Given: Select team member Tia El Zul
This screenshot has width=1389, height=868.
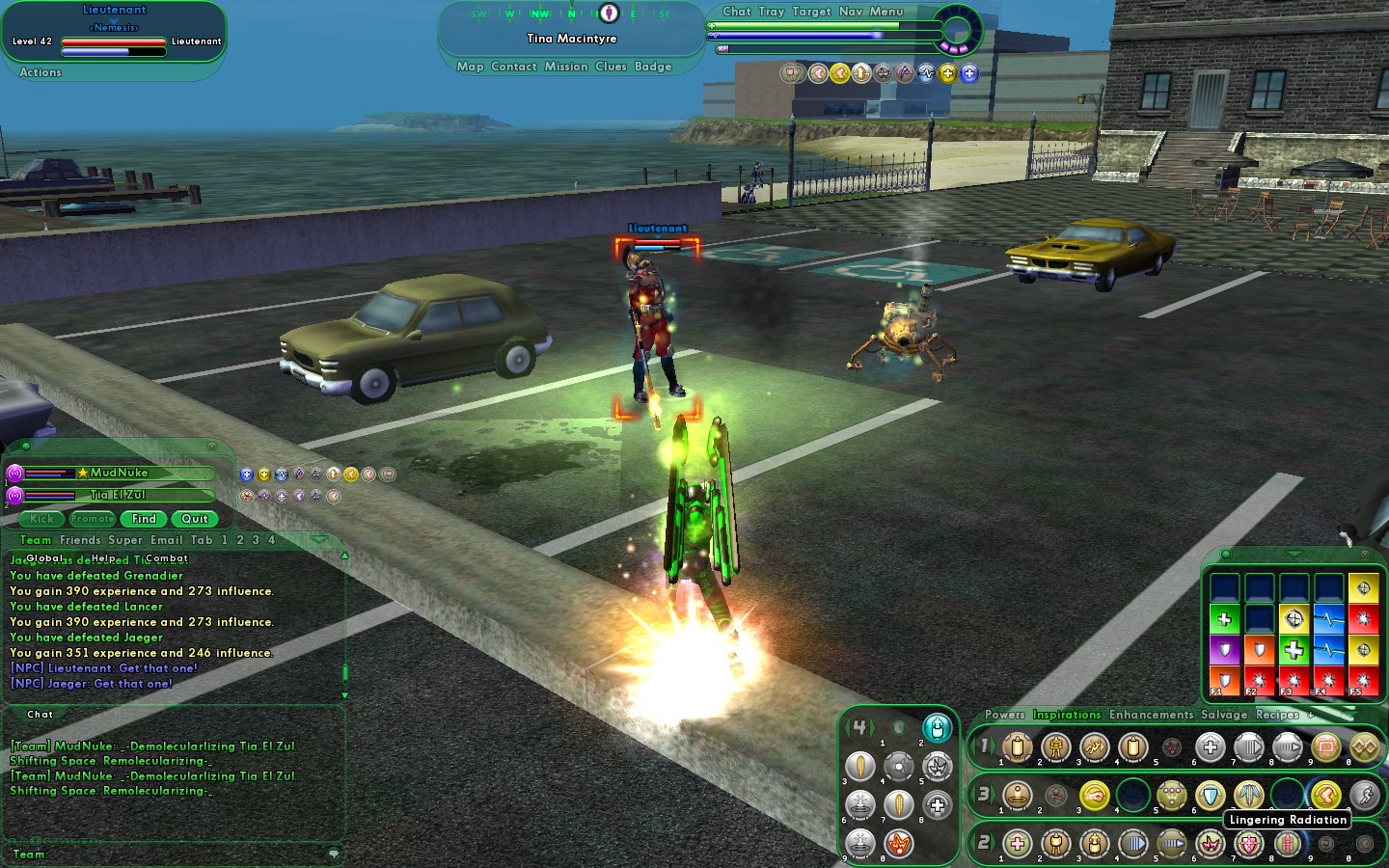Looking at the screenshot, I should click(118, 495).
